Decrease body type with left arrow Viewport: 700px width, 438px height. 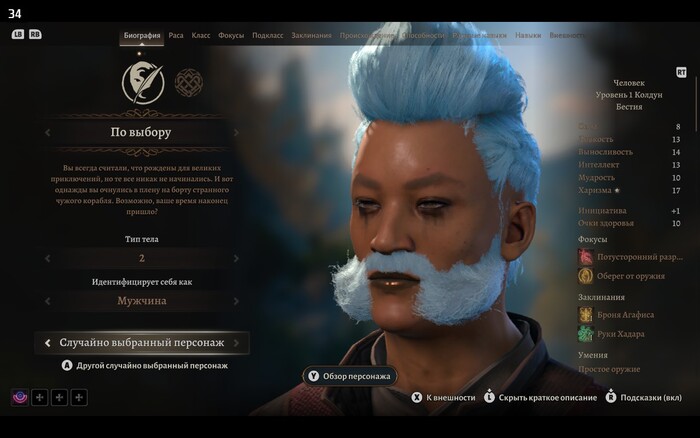coord(47,258)
